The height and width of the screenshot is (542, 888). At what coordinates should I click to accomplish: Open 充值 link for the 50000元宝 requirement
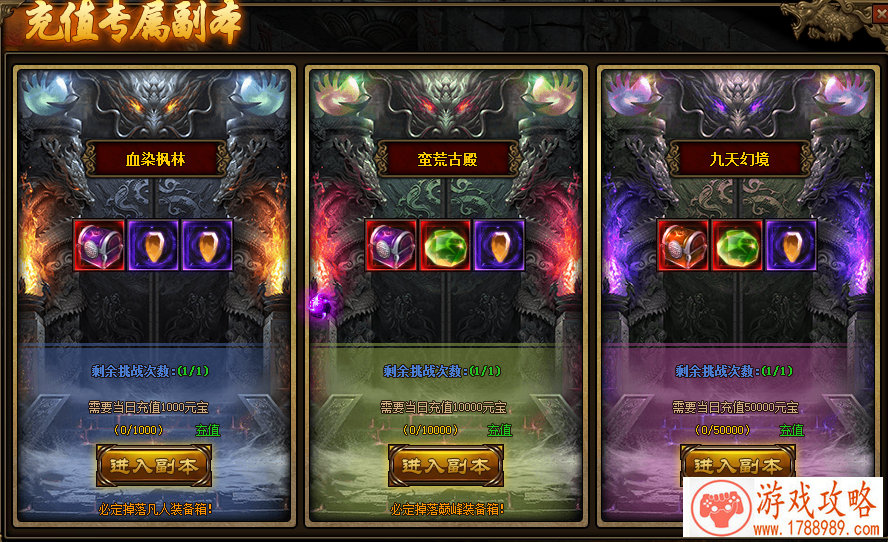(791, 430)
